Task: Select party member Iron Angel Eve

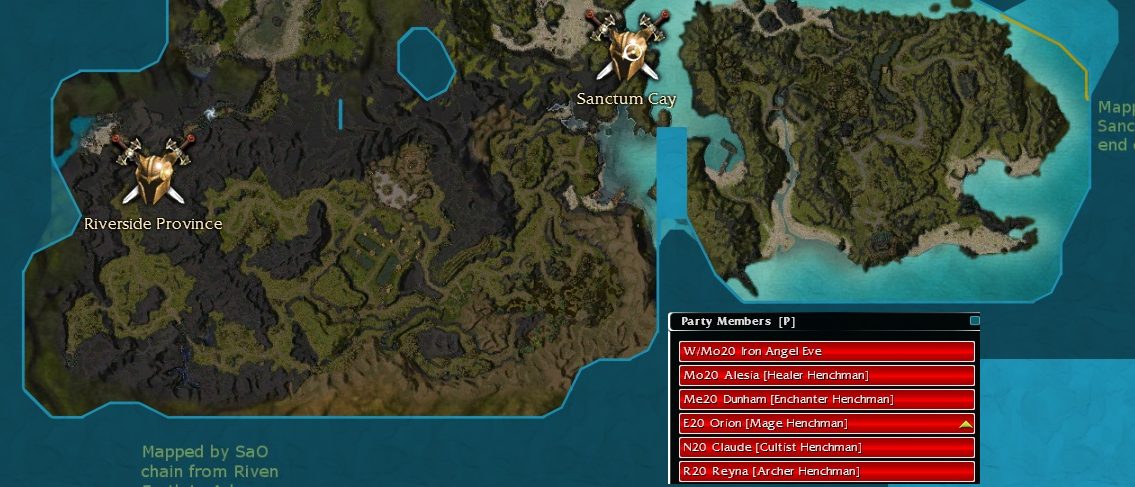Action: 826,351
